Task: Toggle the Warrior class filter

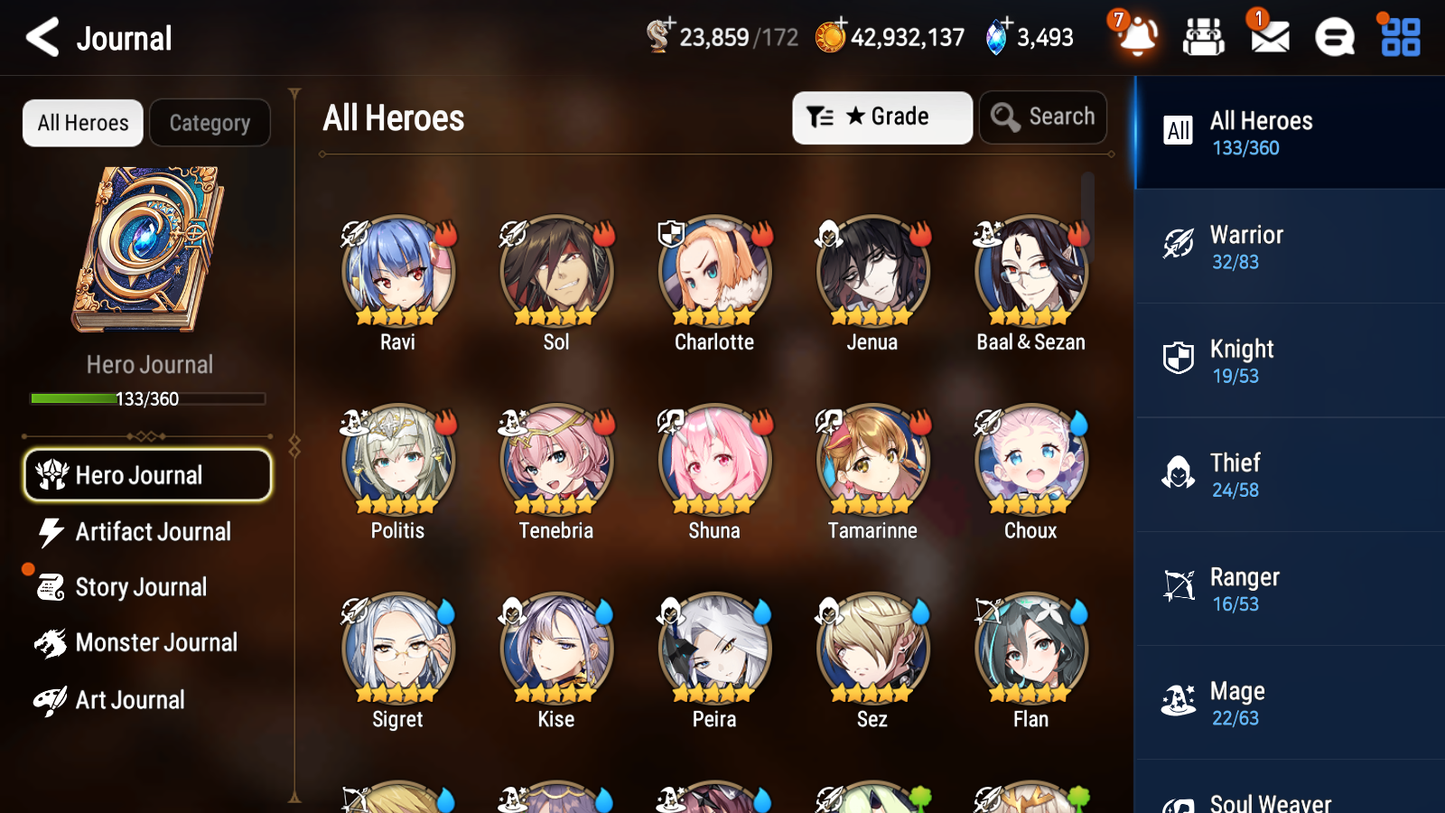Action: [1178, 245]
